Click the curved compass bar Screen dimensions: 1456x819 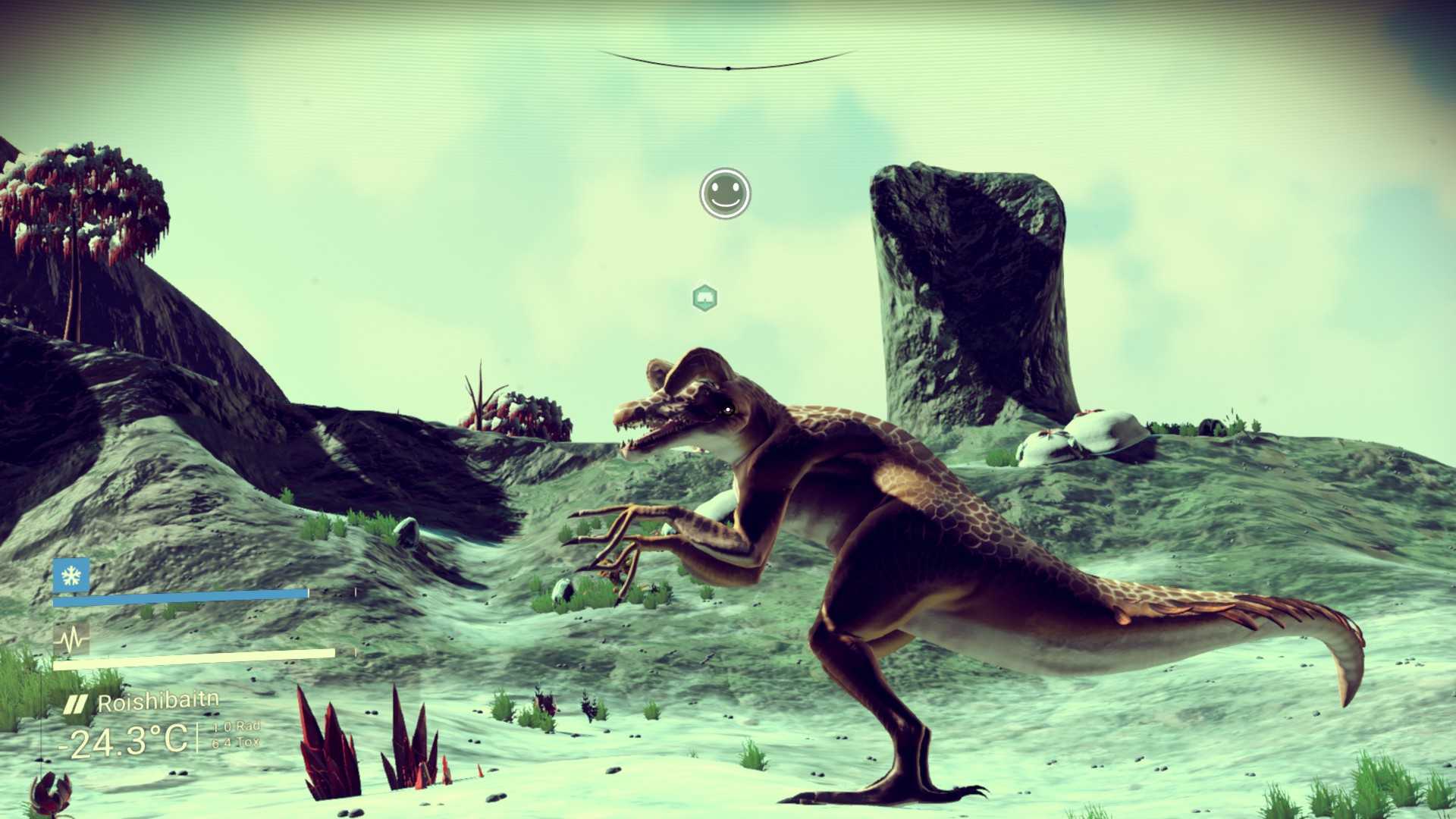(727, 64)
